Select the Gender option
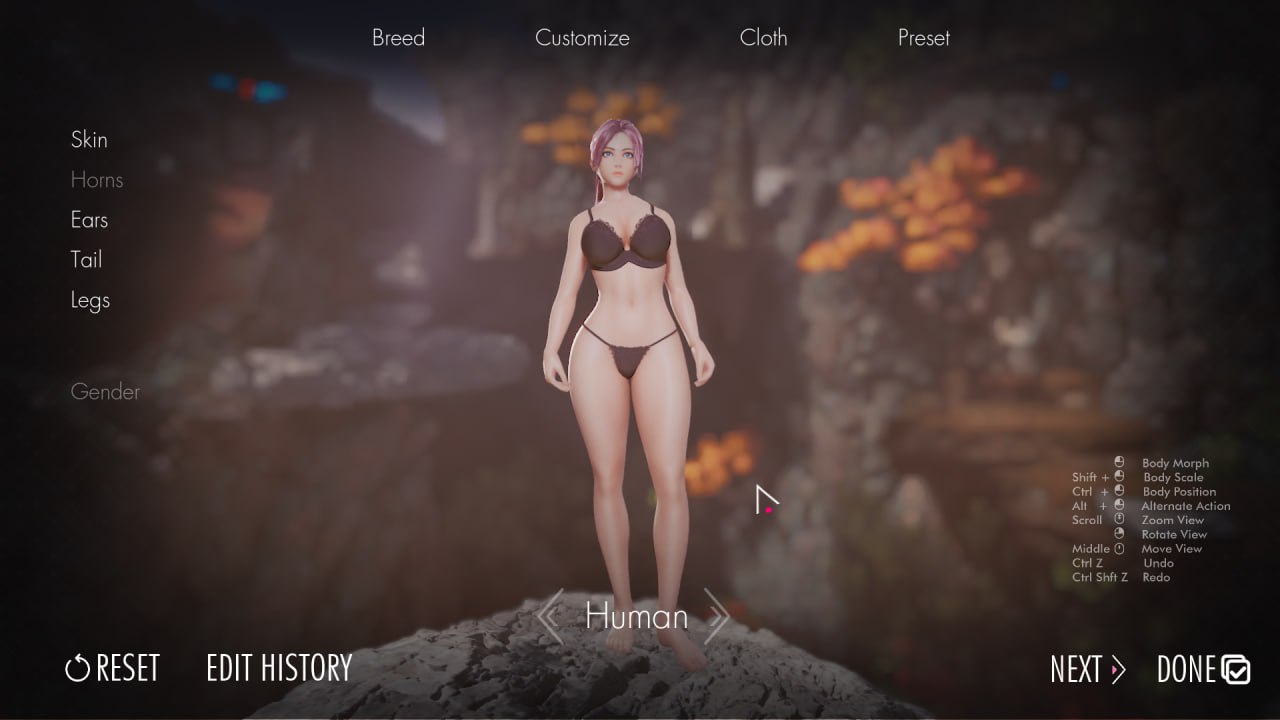Screen dimensions: 1280x720 click(x=105, y=392)
